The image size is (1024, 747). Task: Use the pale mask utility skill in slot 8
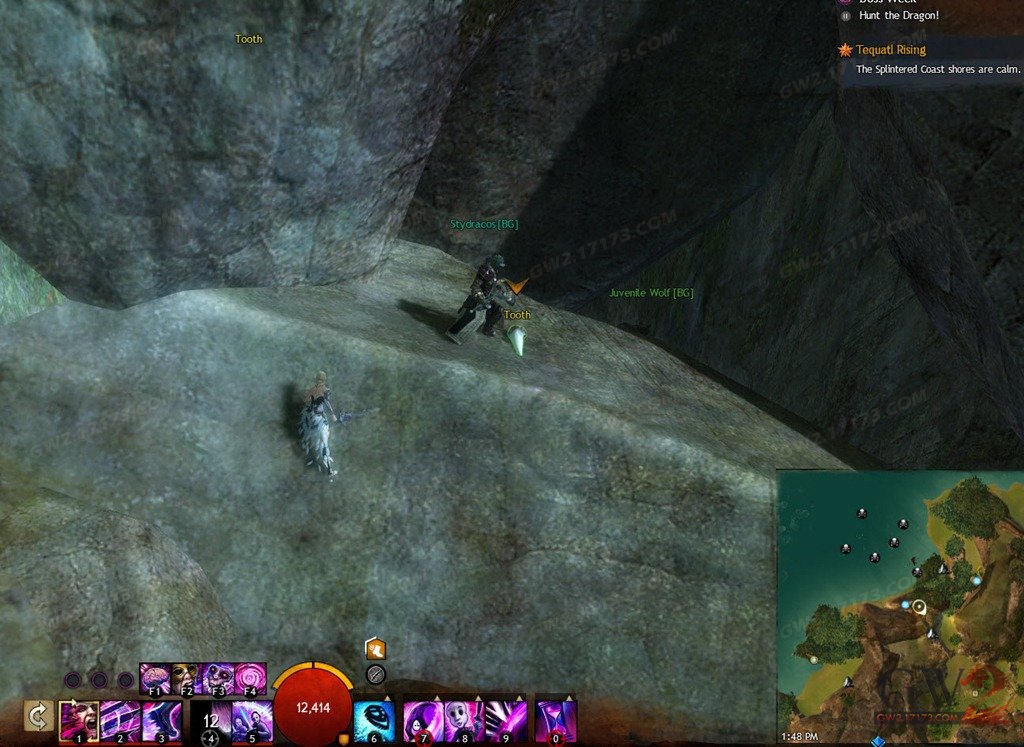pyautogui.click(x=464, y=720)
